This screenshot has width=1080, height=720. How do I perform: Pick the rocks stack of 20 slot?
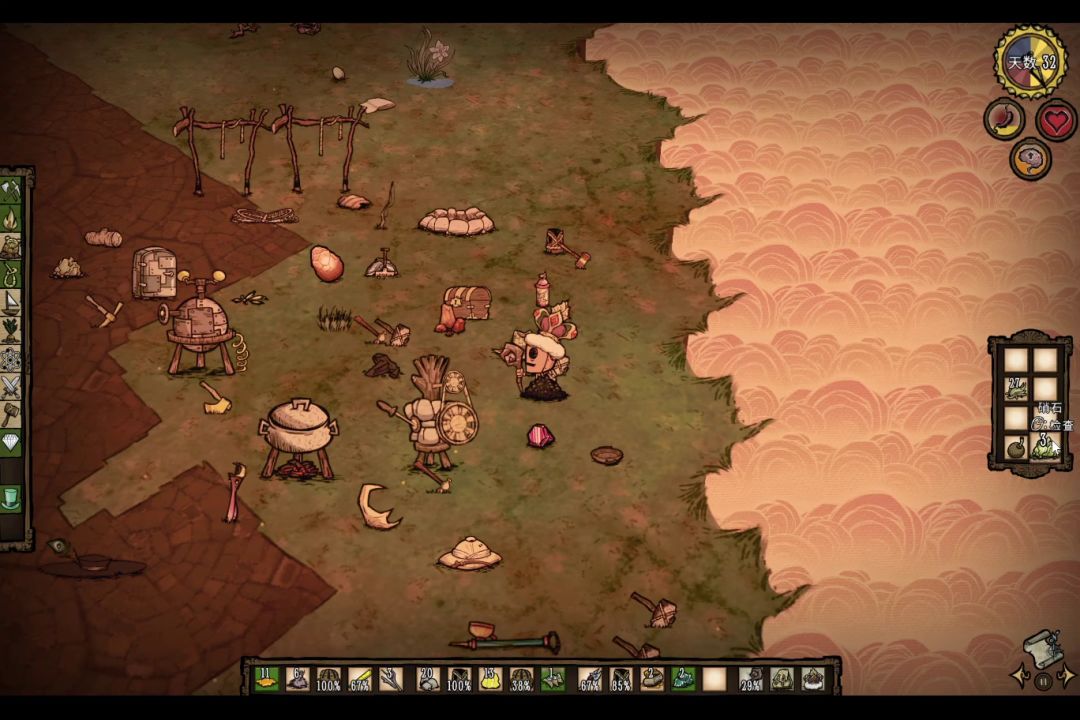428,679
